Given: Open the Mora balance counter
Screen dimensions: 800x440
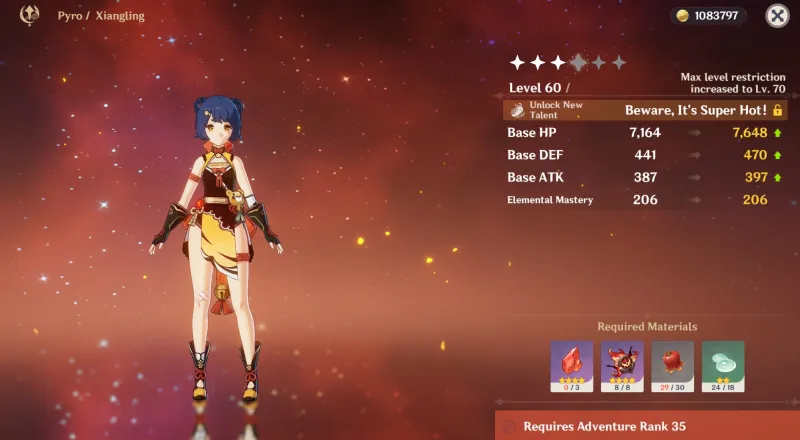Looking at the screenshot, I should [x=709, y=16].
